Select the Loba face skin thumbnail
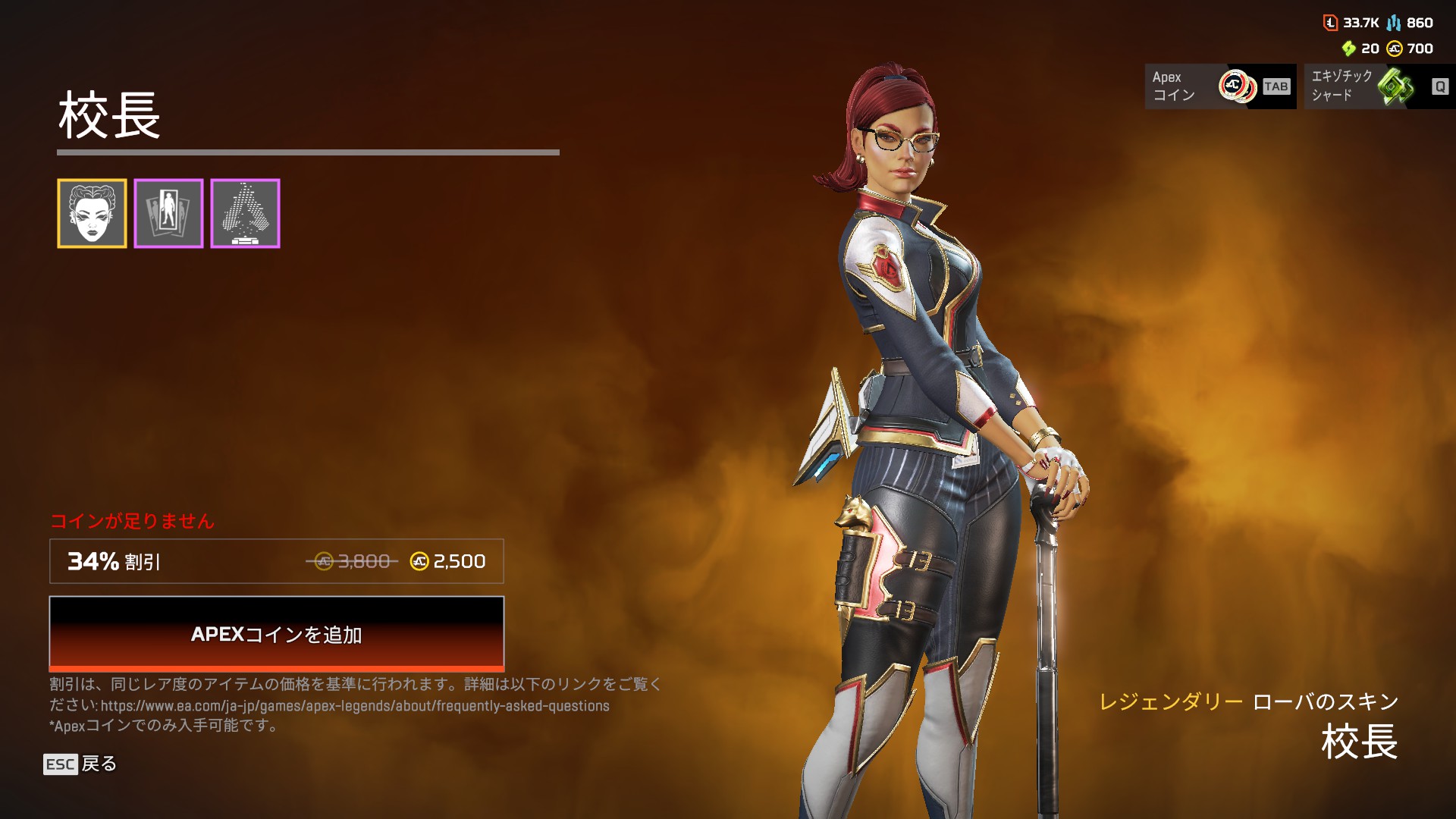 pyautogui.click(x=92, y=213)
